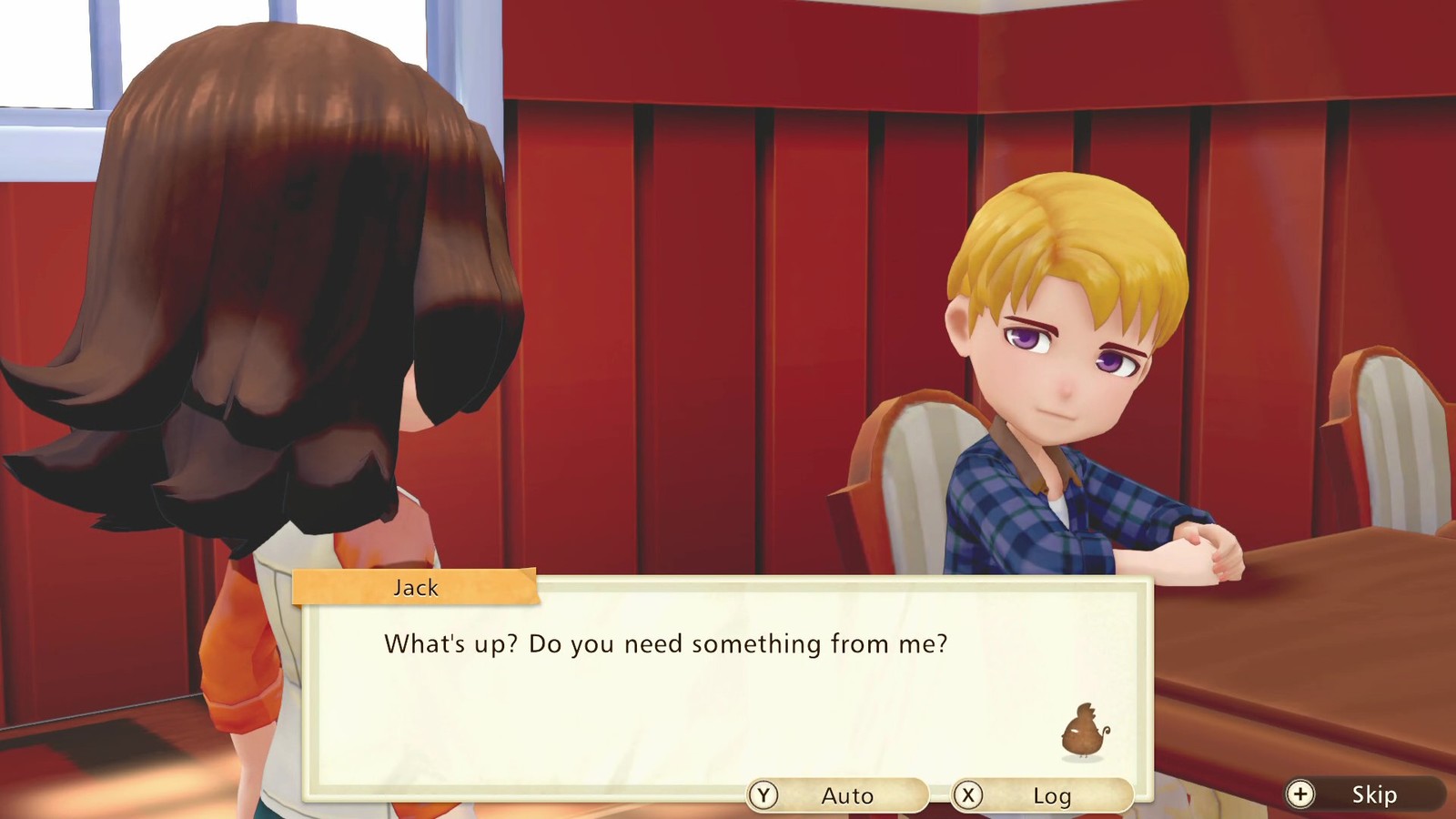Enable Auto dialogue advance

tap(837, 795)
